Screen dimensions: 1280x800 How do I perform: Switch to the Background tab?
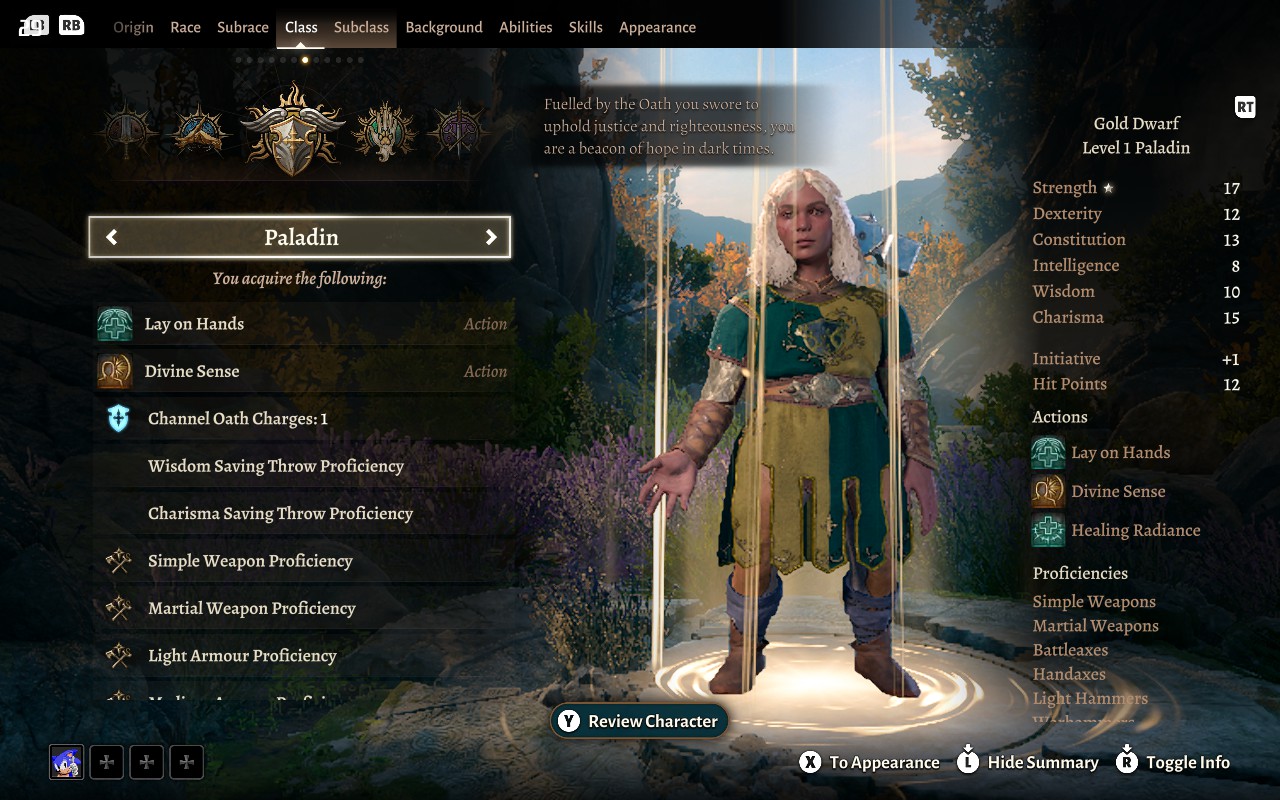pyautogui.click(x=444, y=27)
